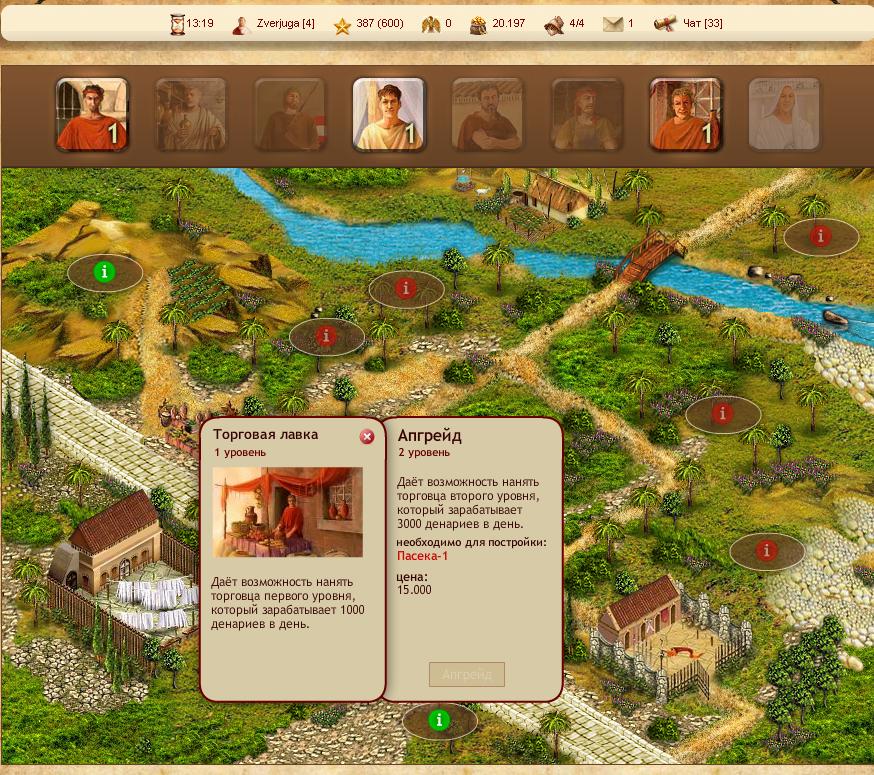Select the faded soldier with shield portrait
Screen dimensions: 874x775
(290, 114)
